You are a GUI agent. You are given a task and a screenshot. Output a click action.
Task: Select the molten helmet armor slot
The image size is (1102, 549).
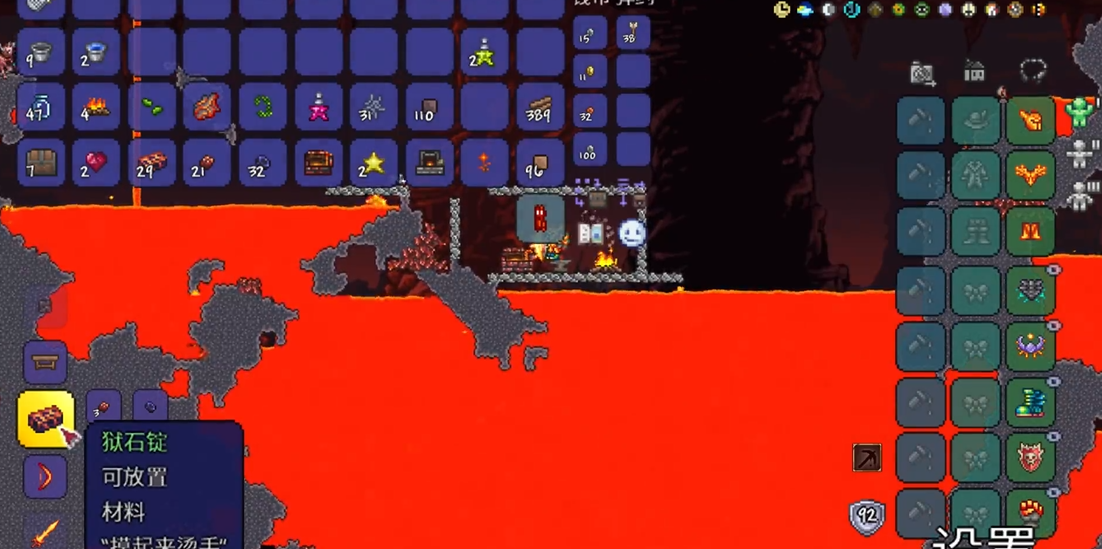(x=1031, y=121)
